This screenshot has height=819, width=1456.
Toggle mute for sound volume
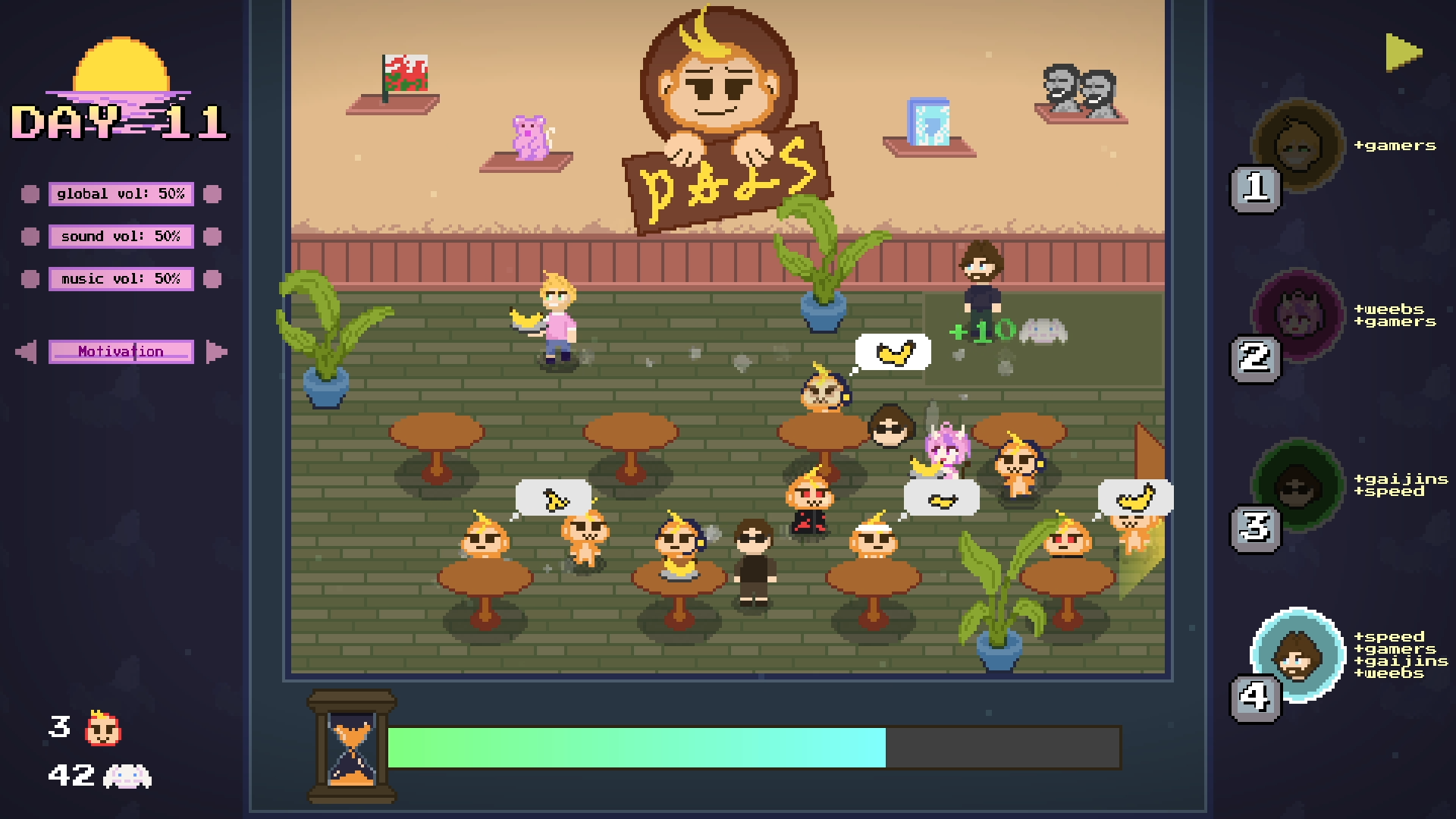click(x=30, y=237)
